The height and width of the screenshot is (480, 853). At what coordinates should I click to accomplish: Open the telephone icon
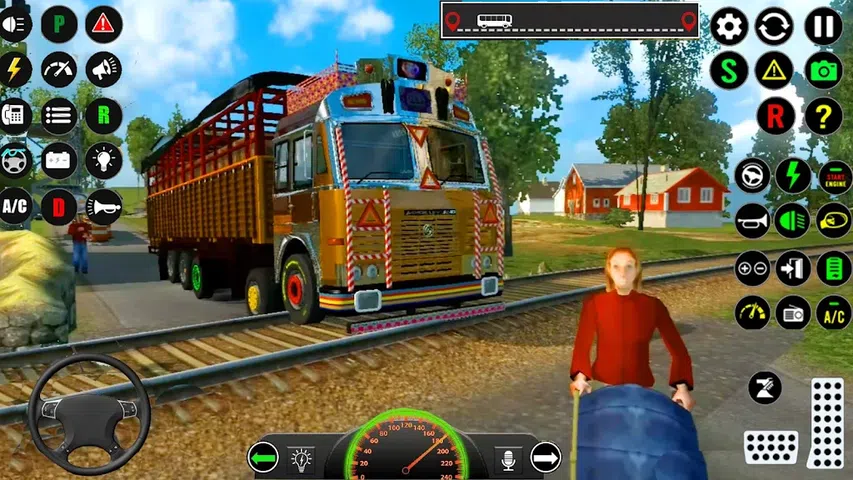(x=15, y=115)
